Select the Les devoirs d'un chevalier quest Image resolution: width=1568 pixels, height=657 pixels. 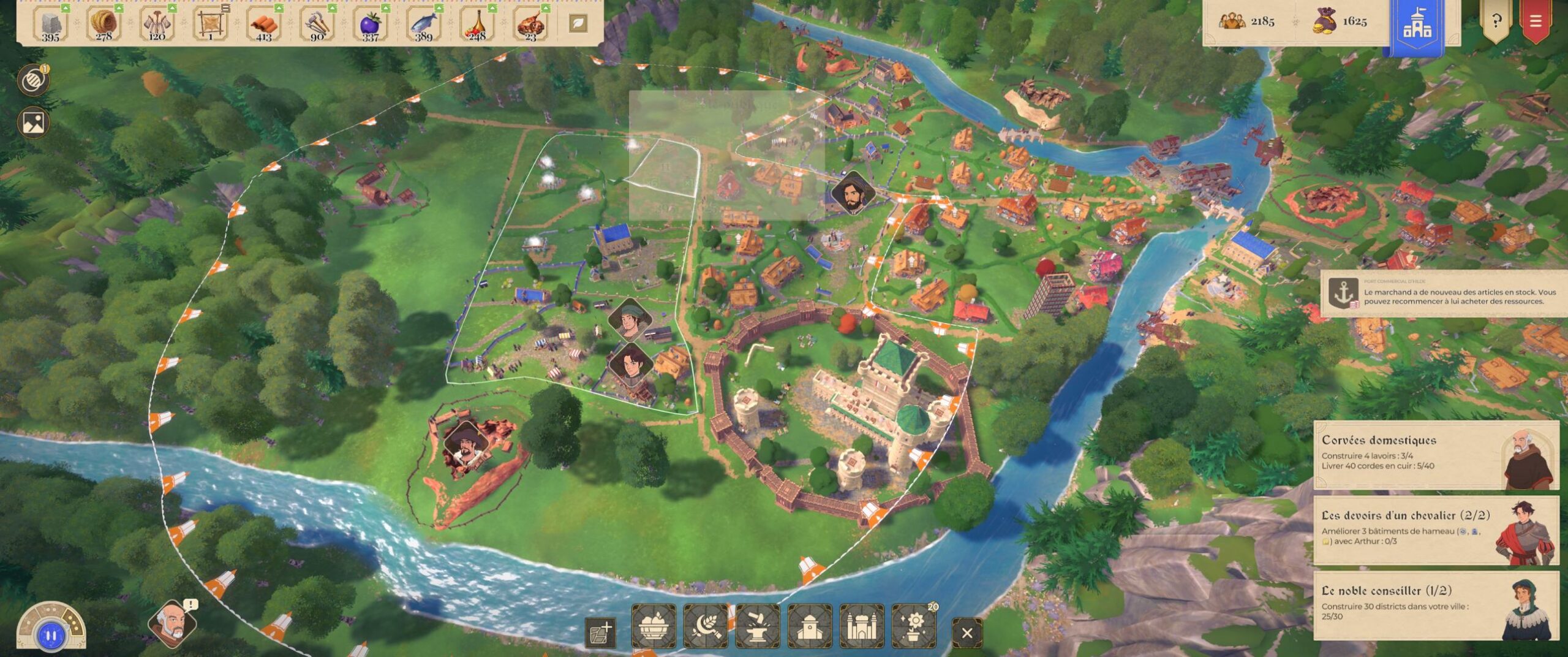tap(1435, 530)
